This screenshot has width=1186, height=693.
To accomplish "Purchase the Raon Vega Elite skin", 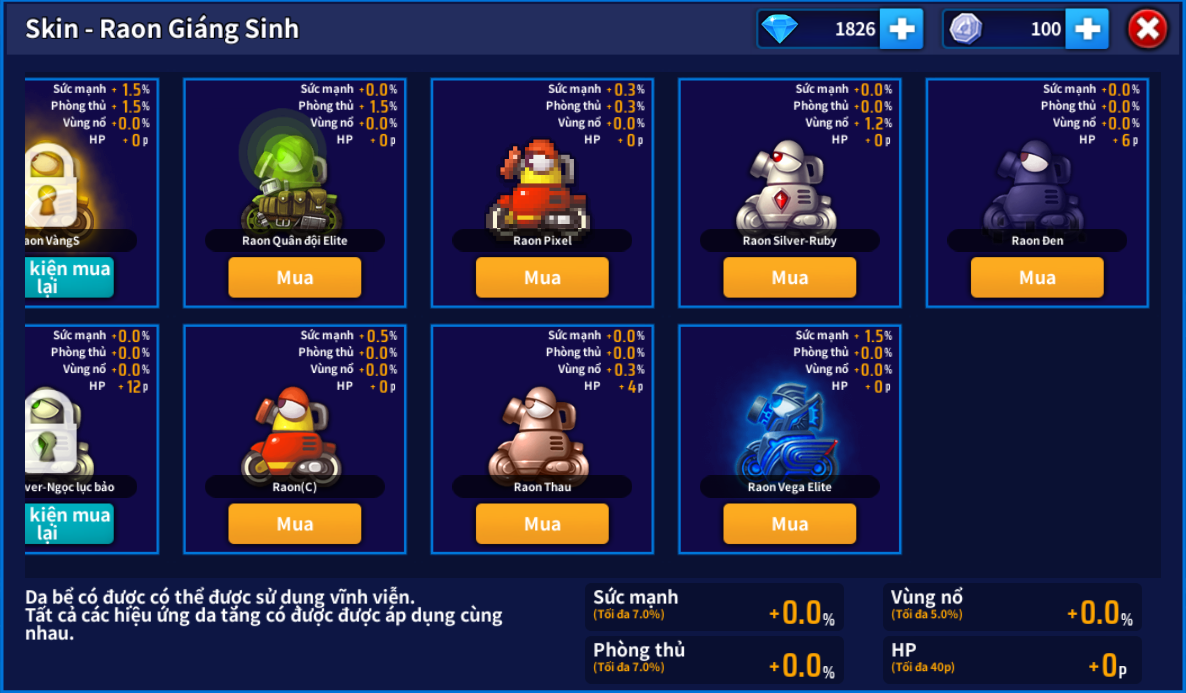I will tap(789, 524).
